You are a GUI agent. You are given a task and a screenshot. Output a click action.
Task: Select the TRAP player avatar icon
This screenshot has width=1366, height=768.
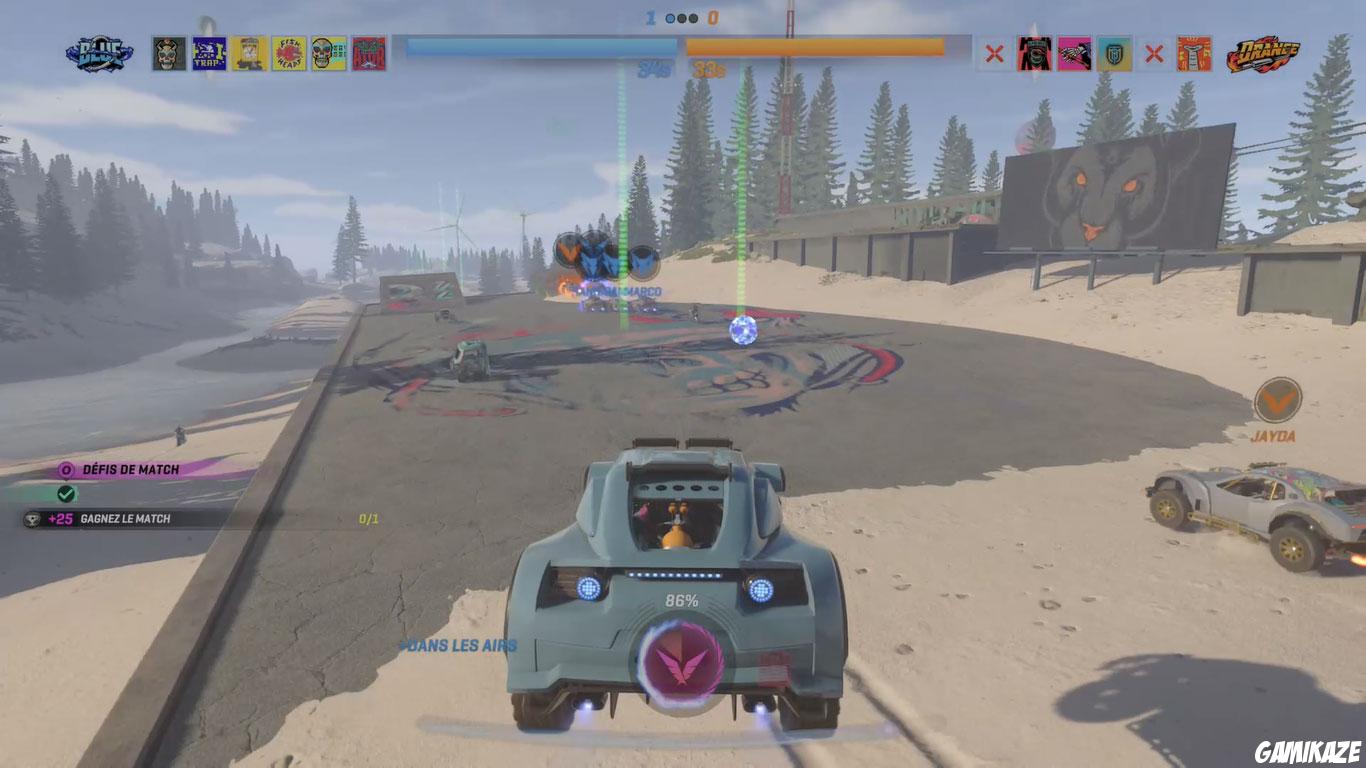208,52
